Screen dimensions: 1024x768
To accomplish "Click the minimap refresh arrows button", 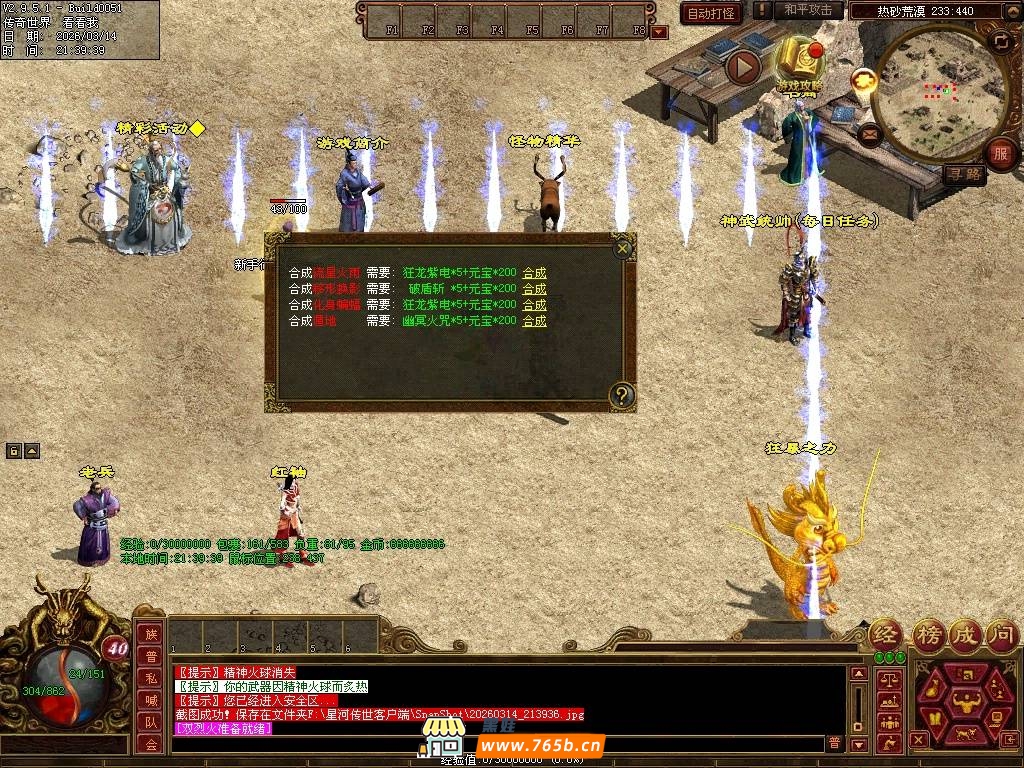I will pyautogui.click(x=1000, y=41).
